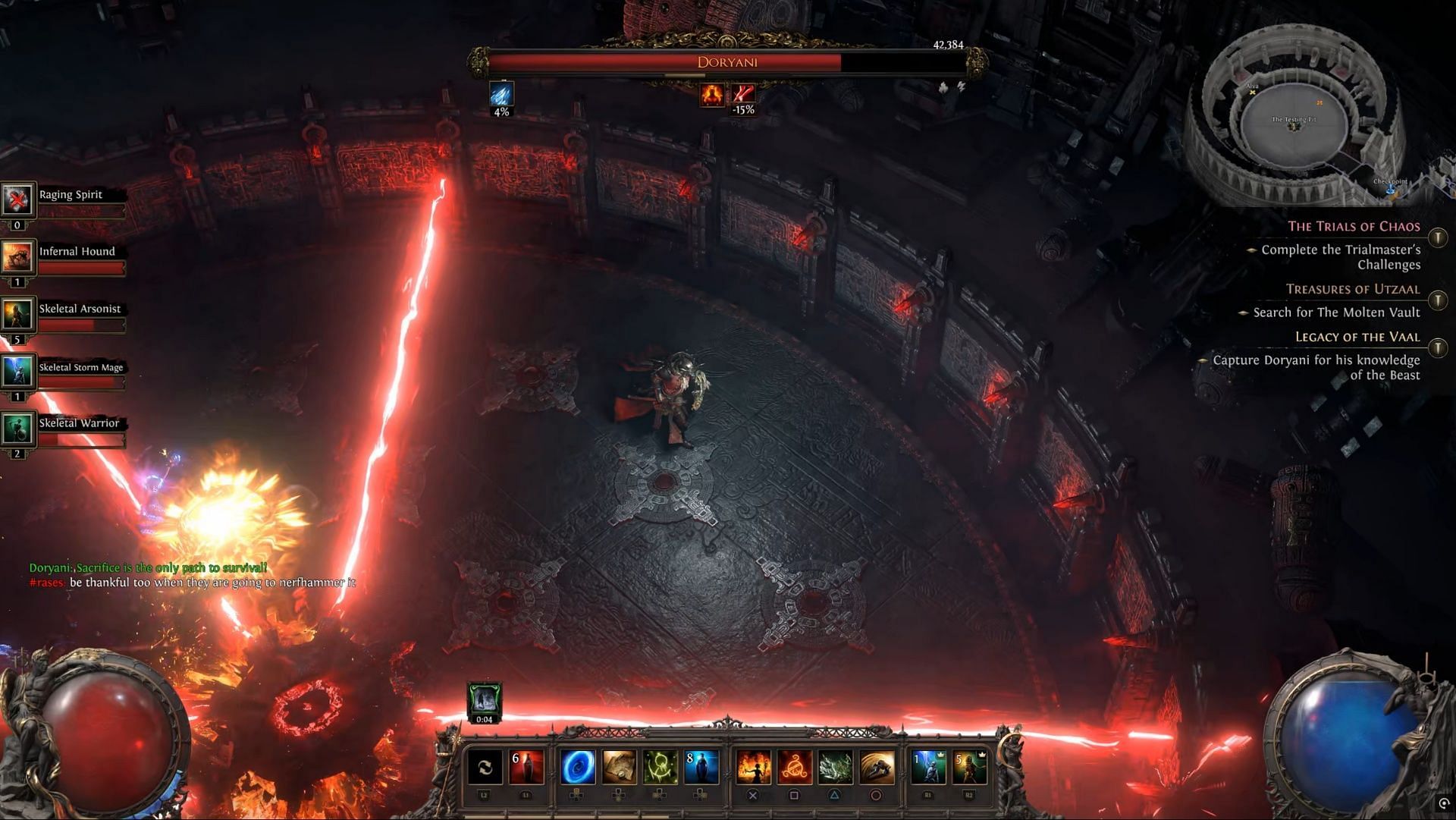This screenshot has height=820, width=1456.
Task: Cast the green bone shards skill
Action: pos(835,767)
